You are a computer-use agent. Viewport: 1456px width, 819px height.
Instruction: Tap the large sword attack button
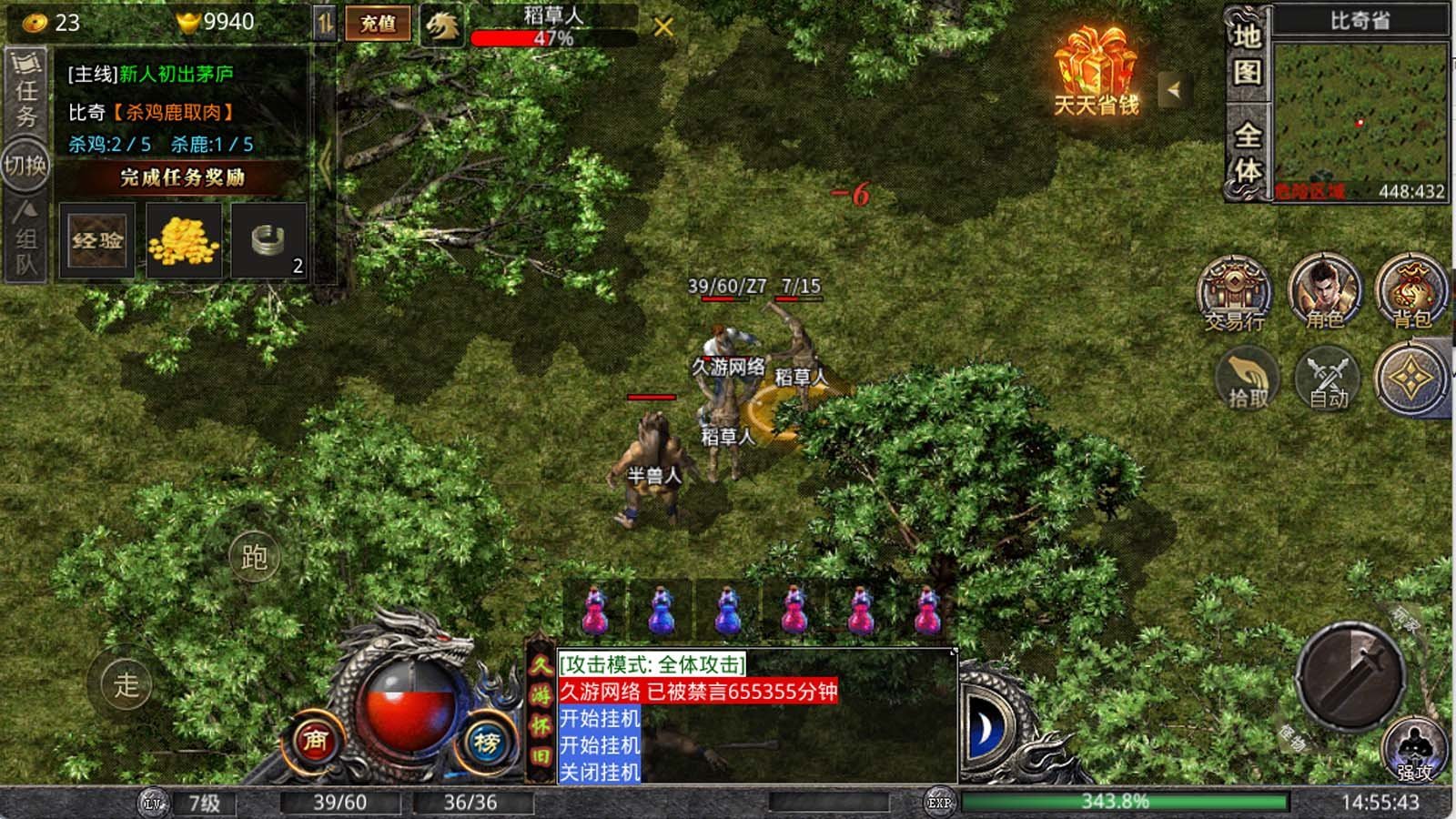[1350, 675]
